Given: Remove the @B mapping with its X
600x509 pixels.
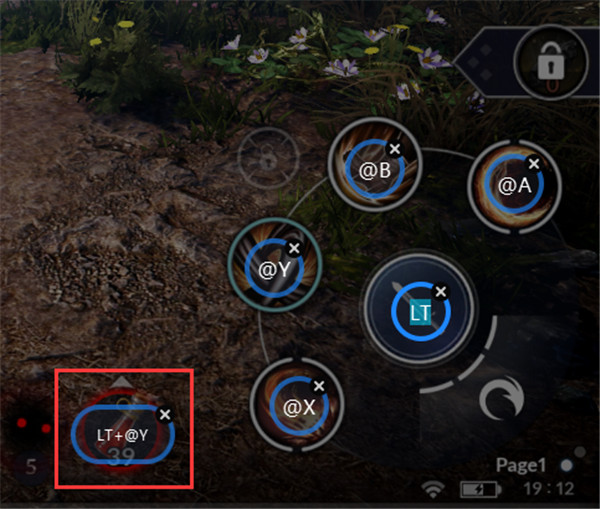Looking at the screenshot, I should point(394,149).
